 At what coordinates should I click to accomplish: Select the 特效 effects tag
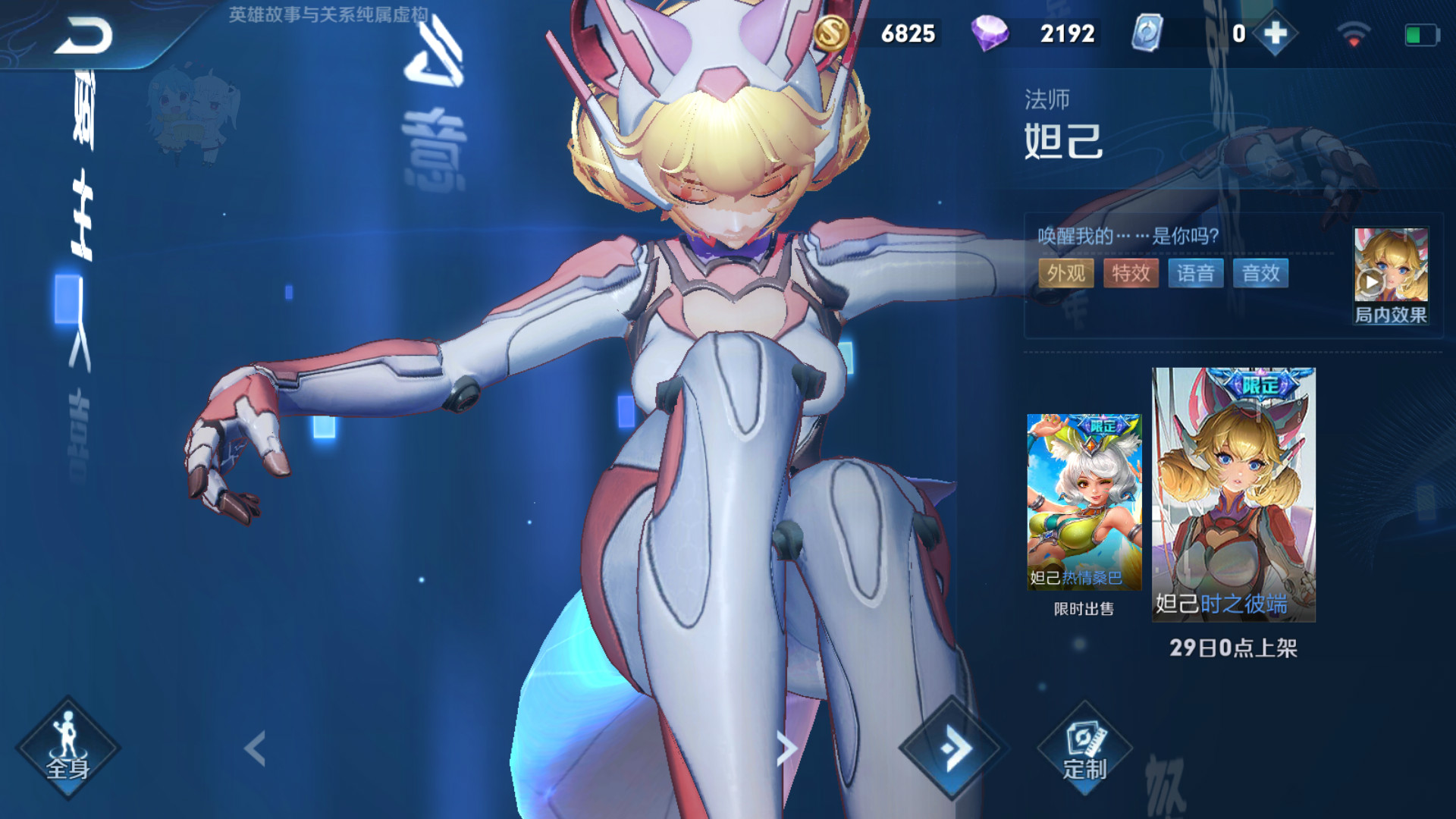point(1131,273)
